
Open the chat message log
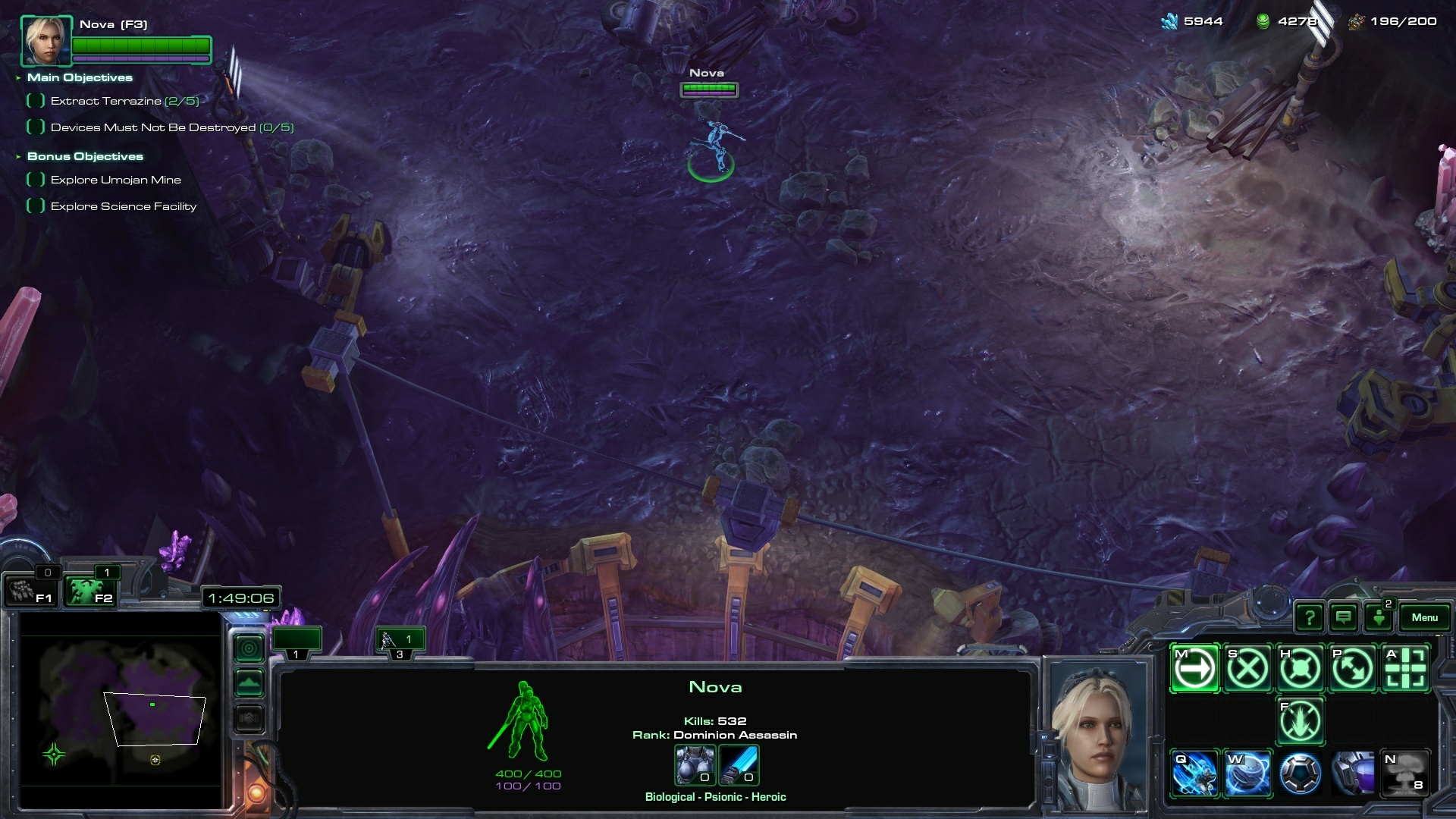(1344, 617)
